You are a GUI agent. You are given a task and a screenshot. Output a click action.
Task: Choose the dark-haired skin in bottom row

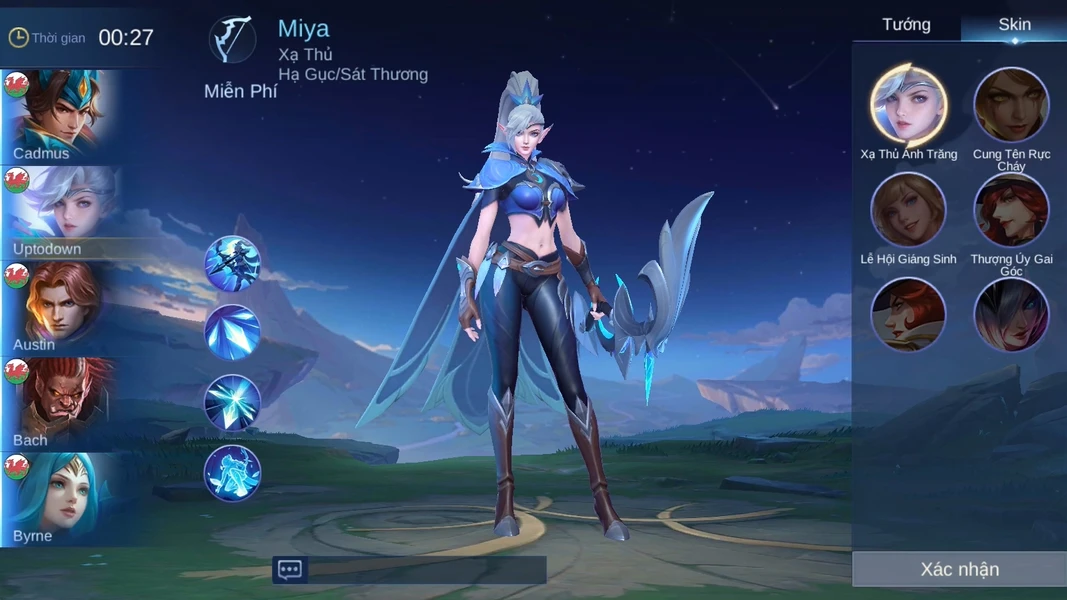click(x=1011, y=315)
